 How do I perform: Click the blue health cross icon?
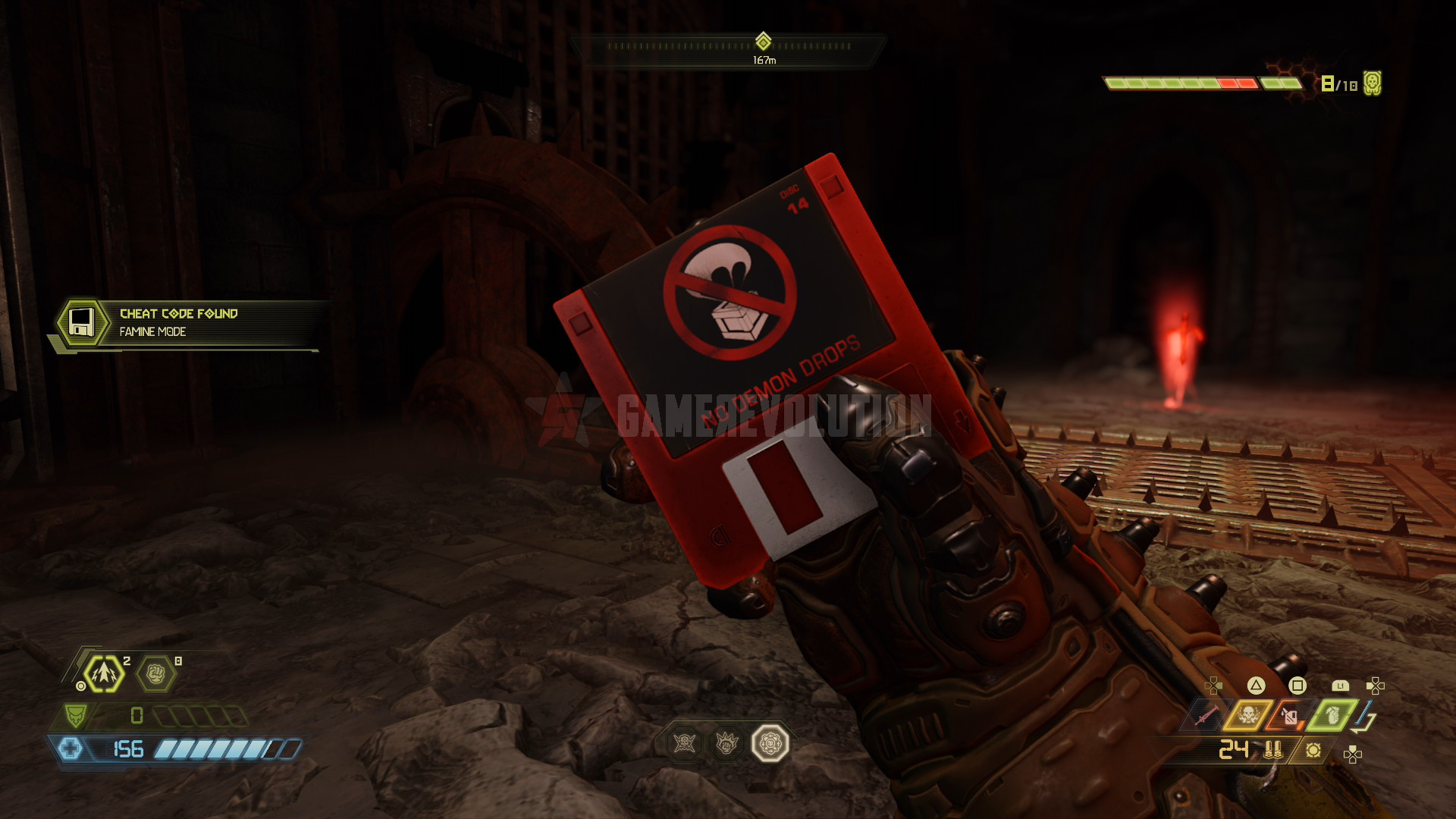click(x=71, y=748)
